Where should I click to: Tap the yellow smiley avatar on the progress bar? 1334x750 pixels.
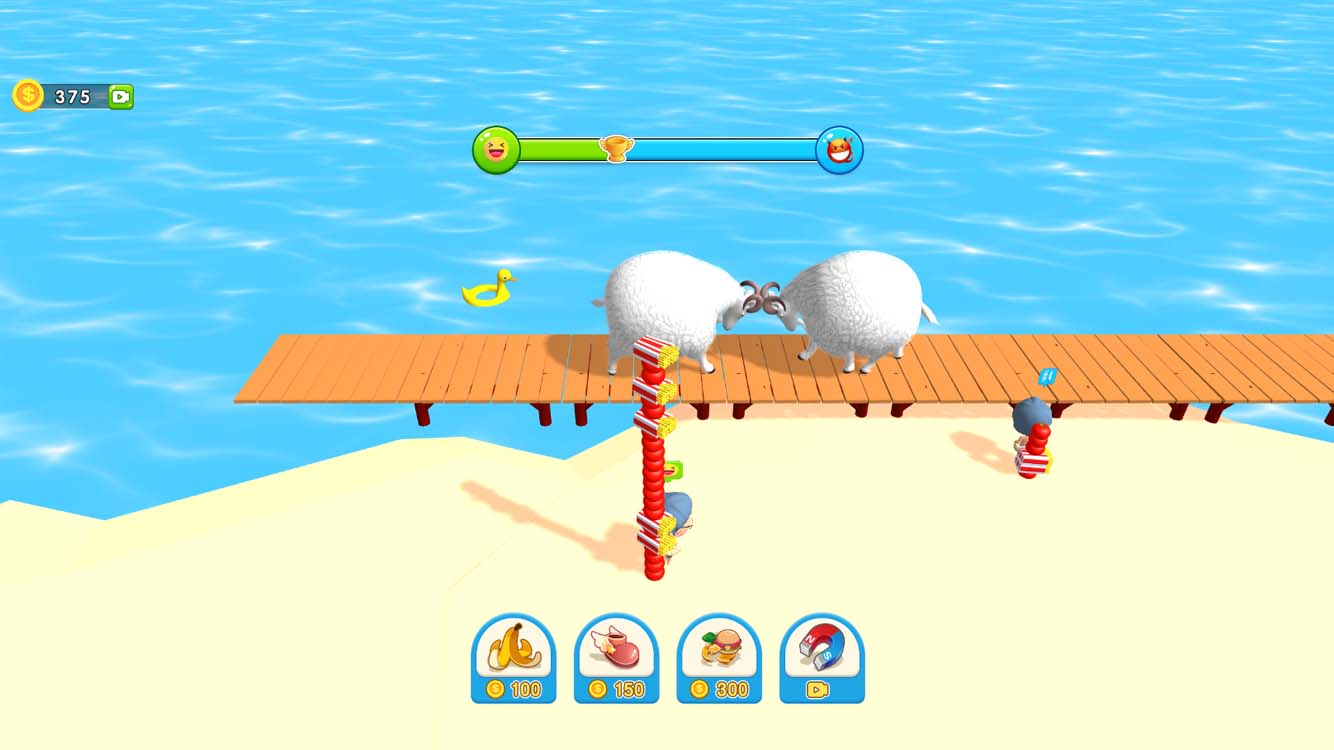pyautogui.click(x=495, y=150)
